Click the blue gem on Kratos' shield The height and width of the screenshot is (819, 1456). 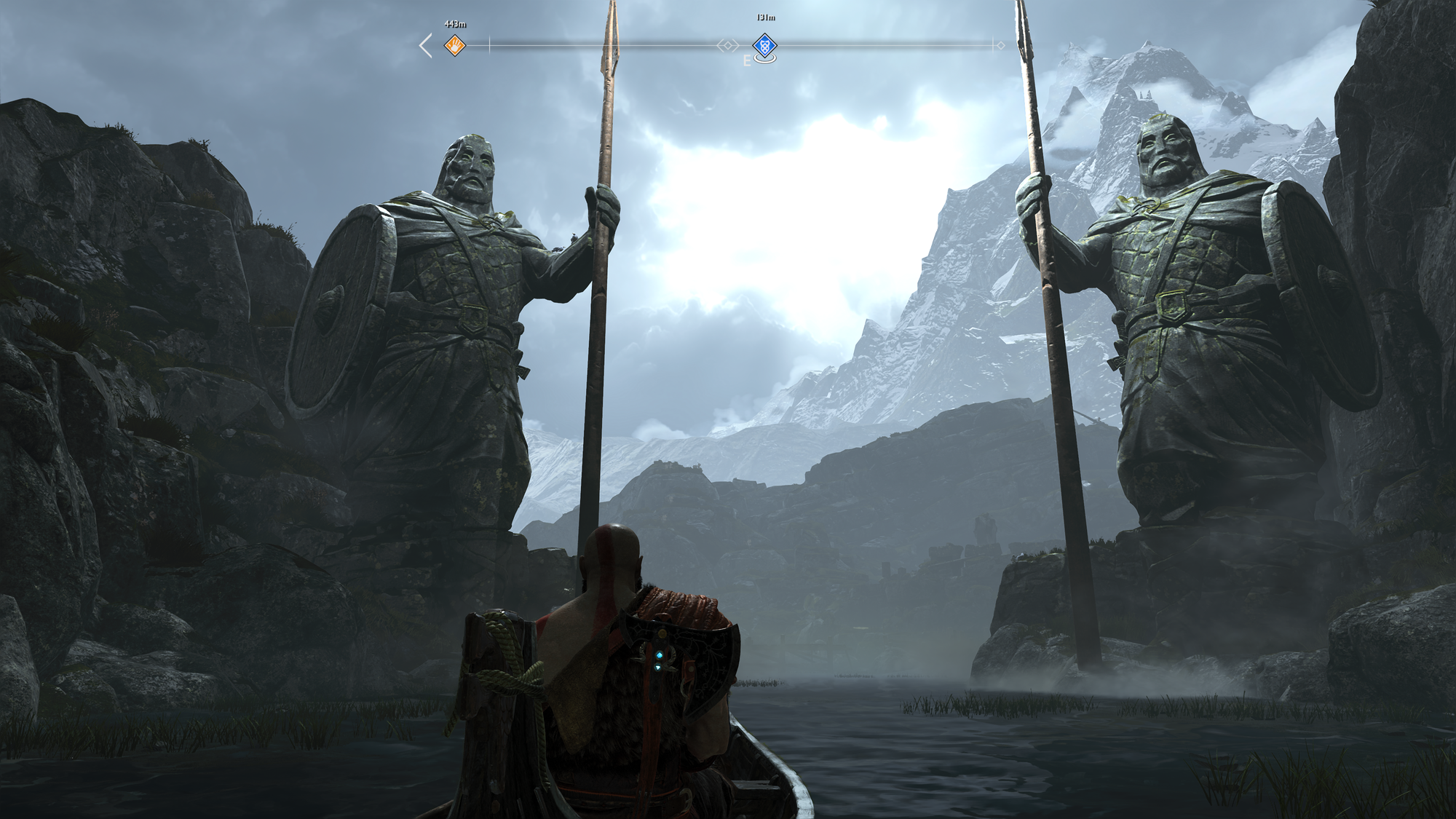660,655
